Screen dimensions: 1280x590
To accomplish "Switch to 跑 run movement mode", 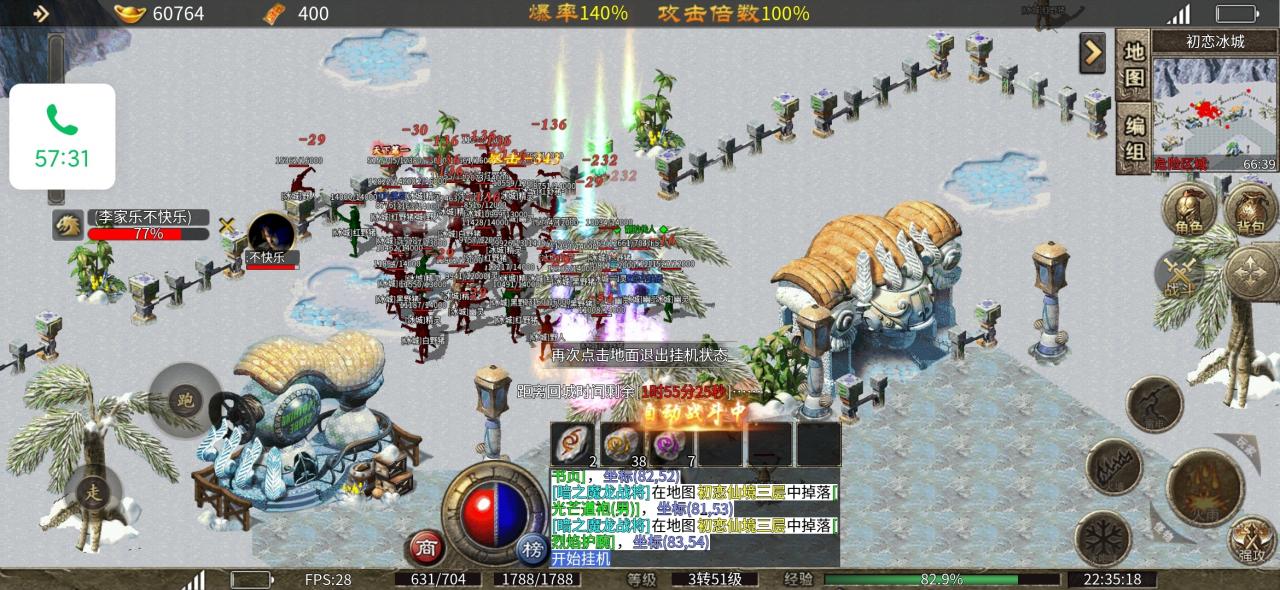I will [184, 400].
